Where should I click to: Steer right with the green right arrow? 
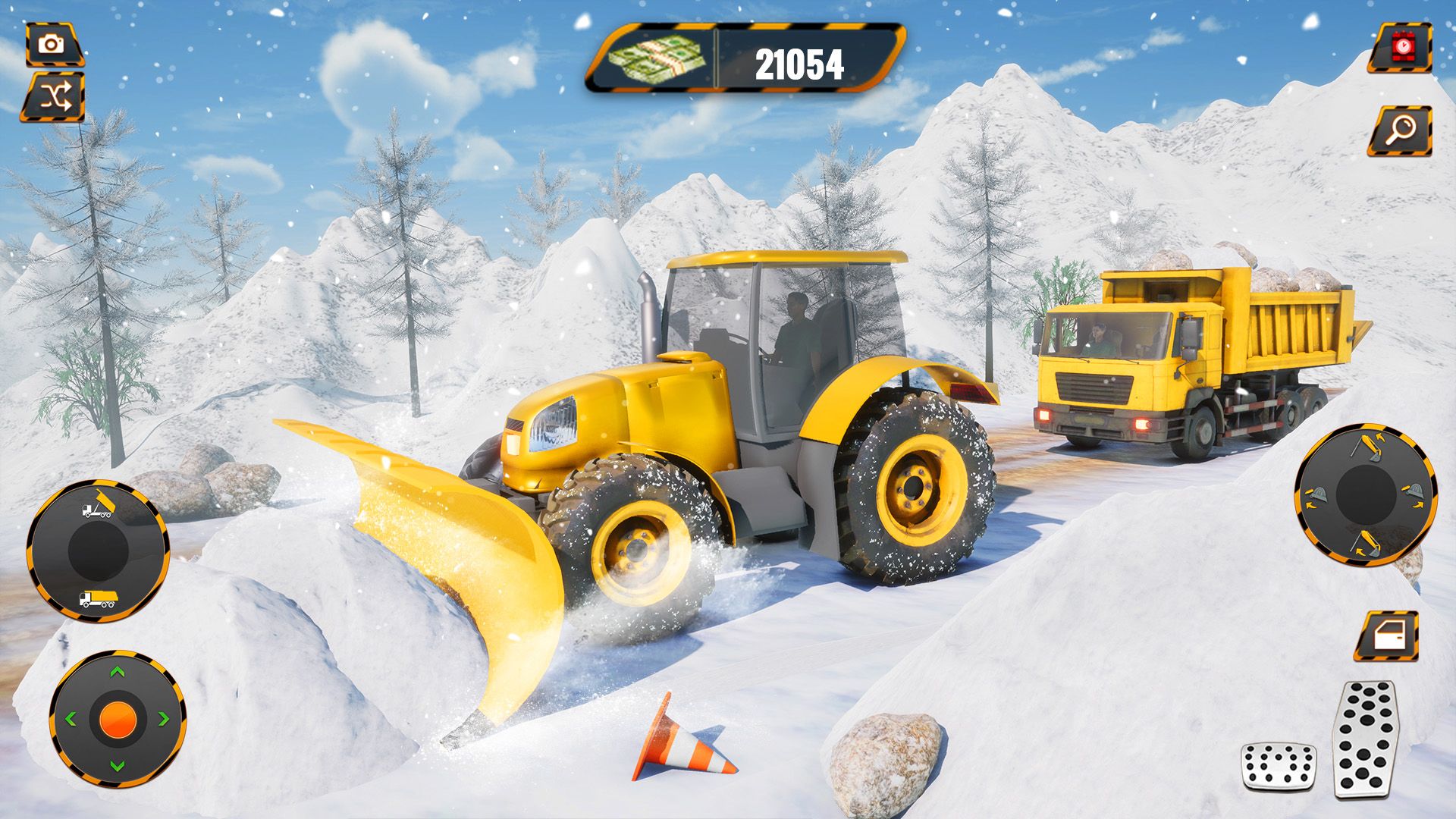click(163, 719)
